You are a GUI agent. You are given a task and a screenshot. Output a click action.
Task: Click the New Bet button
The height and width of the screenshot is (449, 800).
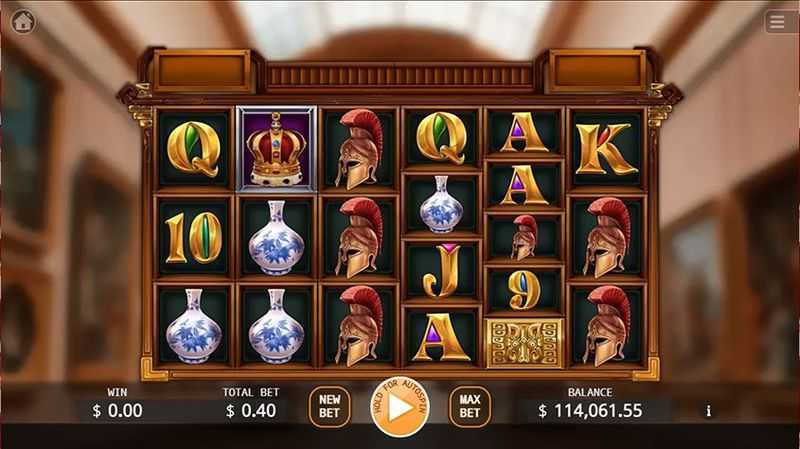pyautogui.click(x=329, y=407)
